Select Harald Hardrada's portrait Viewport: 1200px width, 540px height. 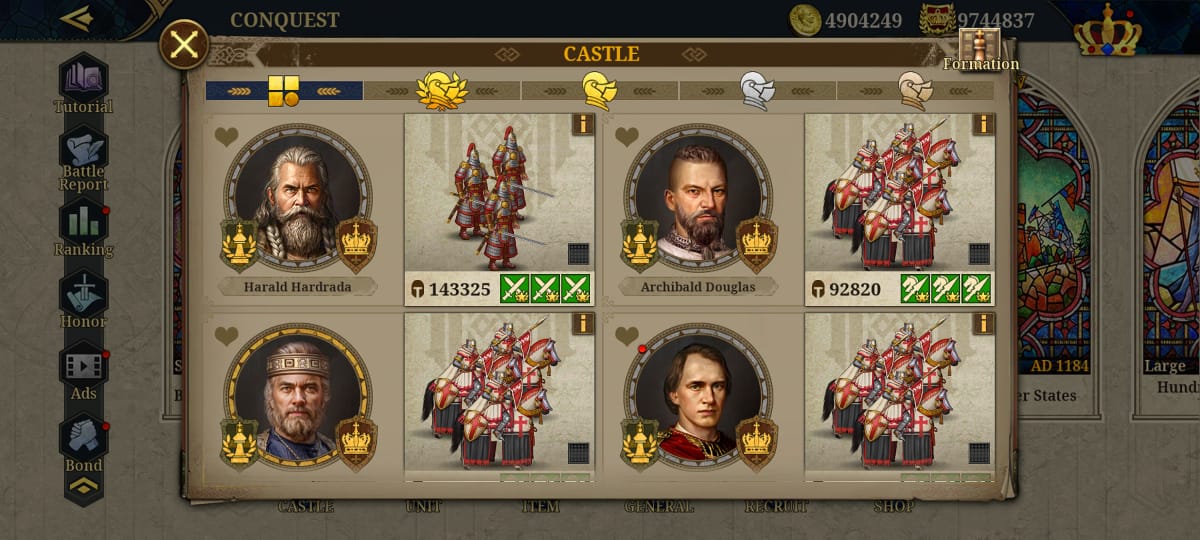297,199
